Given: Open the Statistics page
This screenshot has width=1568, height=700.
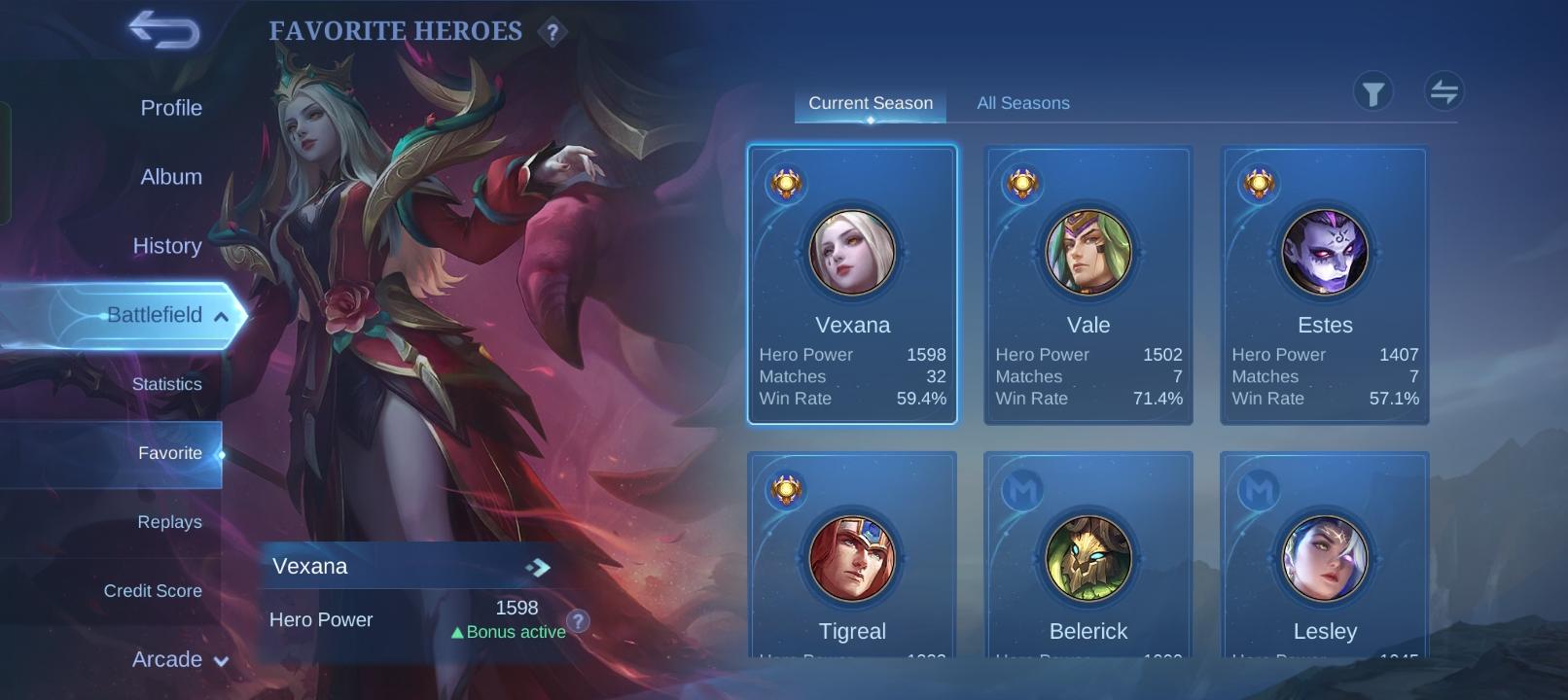Looking at the screenshot, I should click(167, 384).
